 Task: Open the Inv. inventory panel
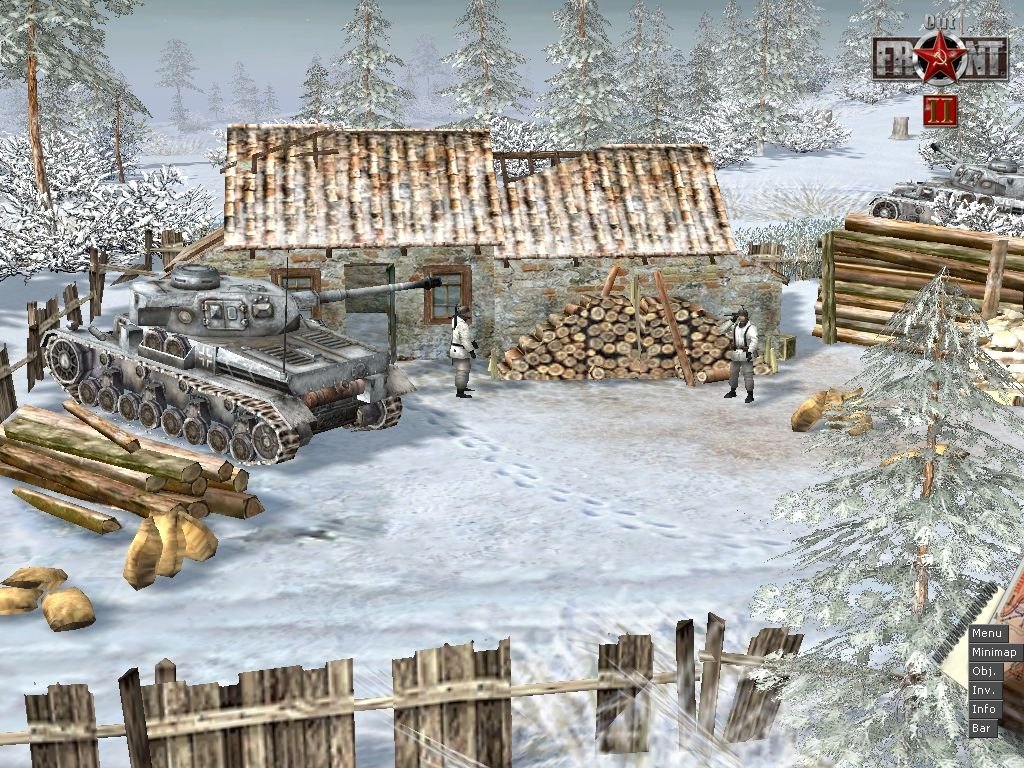click(x=984, y=690)
